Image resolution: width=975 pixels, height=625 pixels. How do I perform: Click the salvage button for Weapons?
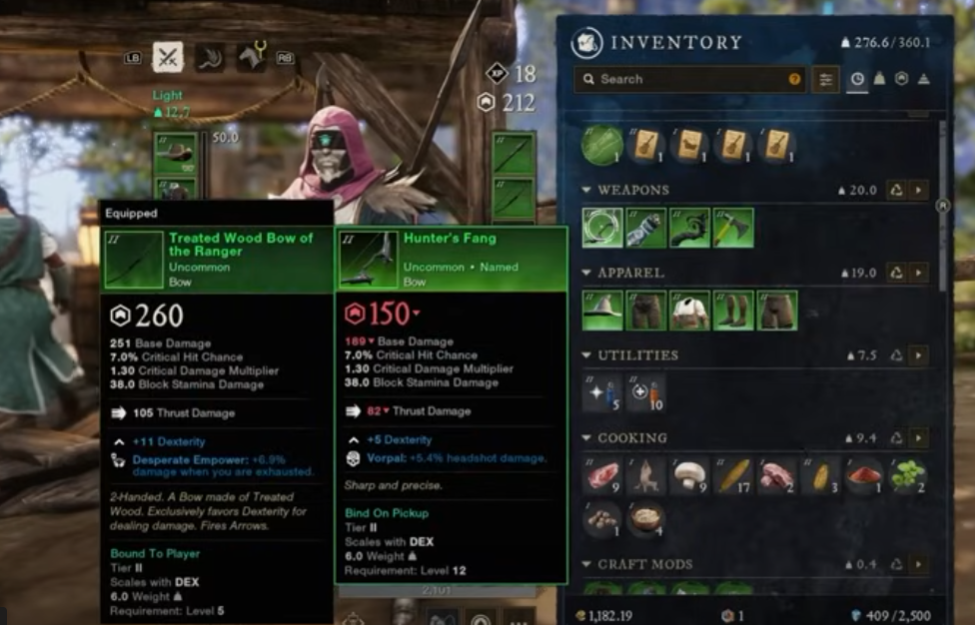click(896, 190)
